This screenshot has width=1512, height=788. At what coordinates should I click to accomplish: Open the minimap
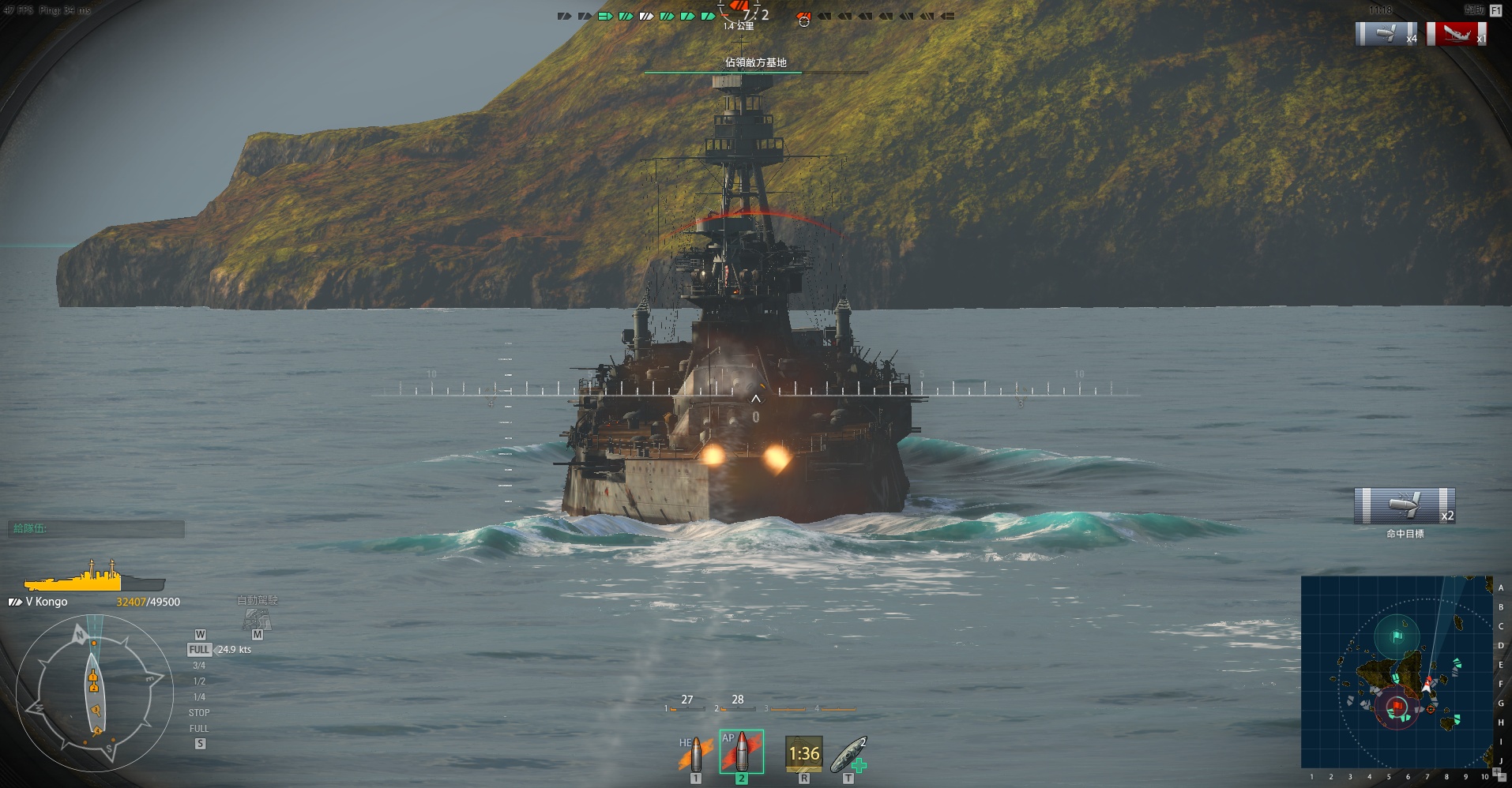(1396, 671)
